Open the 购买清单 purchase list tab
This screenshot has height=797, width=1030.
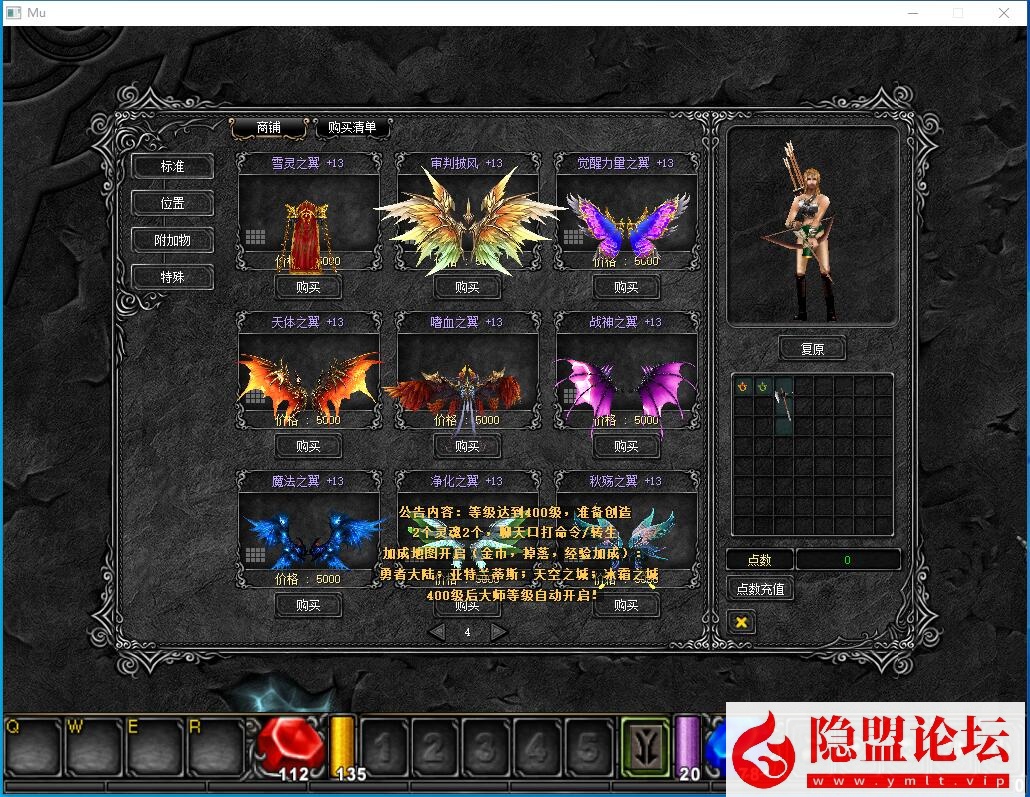[x=352, y=128]
